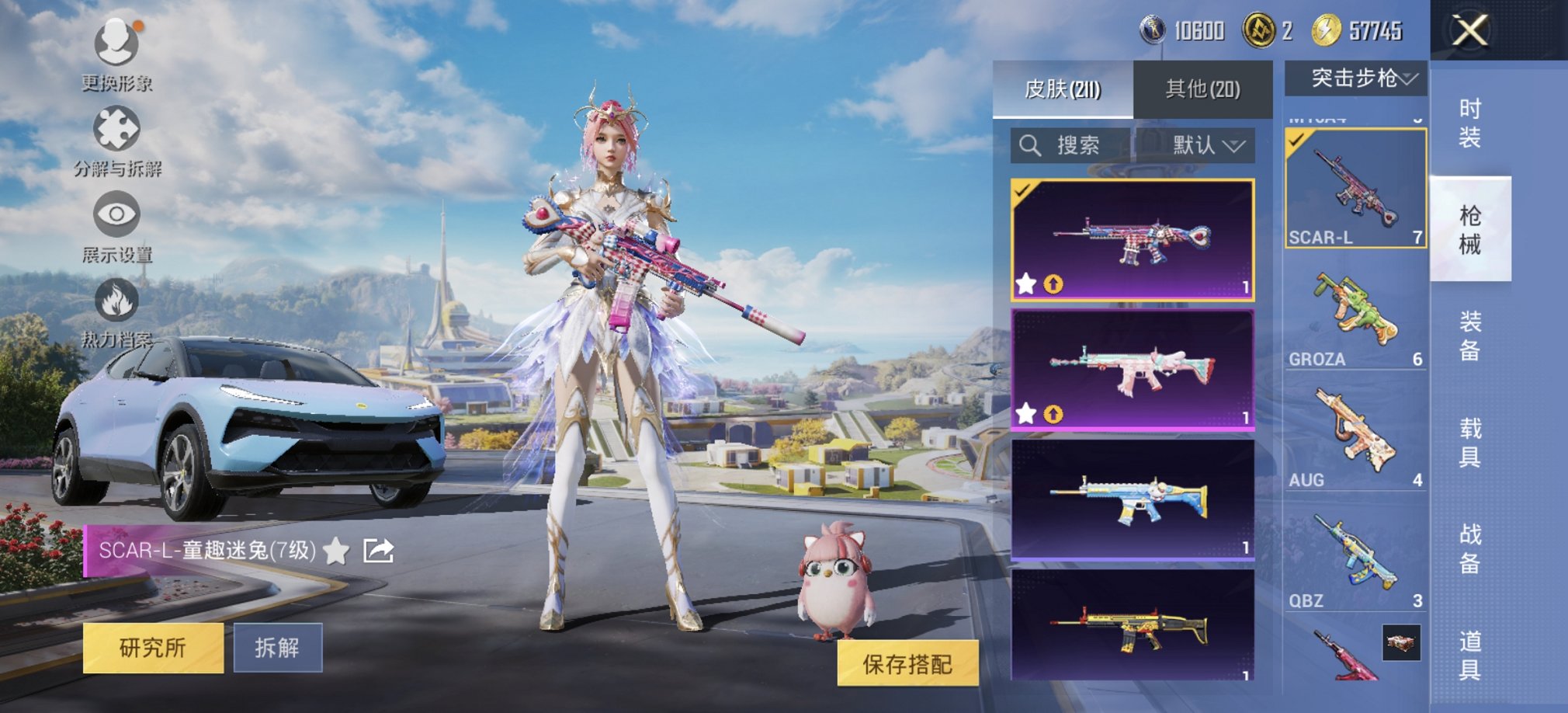Click the 研究所 button
The width and height of the screenshot is (1568, 713).
point(153,648)
